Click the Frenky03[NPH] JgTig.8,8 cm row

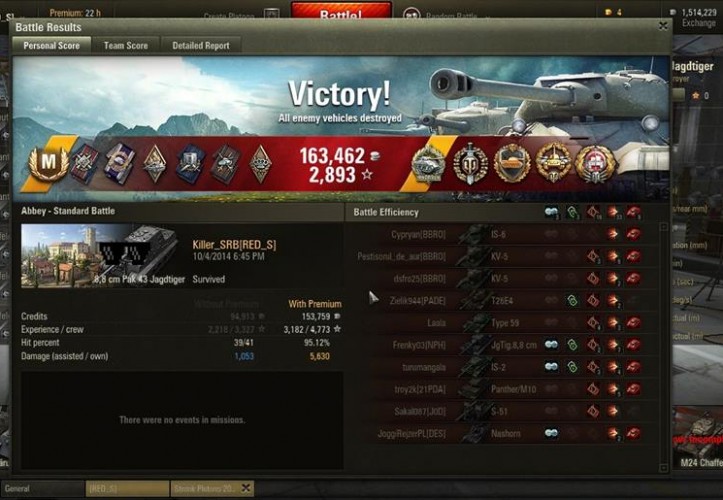point(500,344)
